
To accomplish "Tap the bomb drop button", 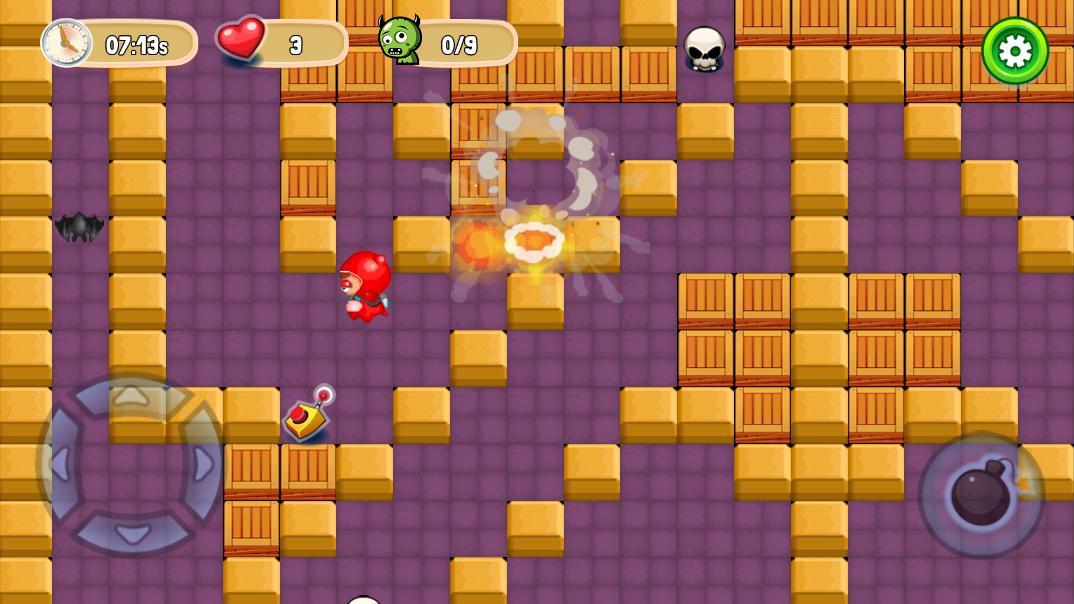I will click(981, 495).
